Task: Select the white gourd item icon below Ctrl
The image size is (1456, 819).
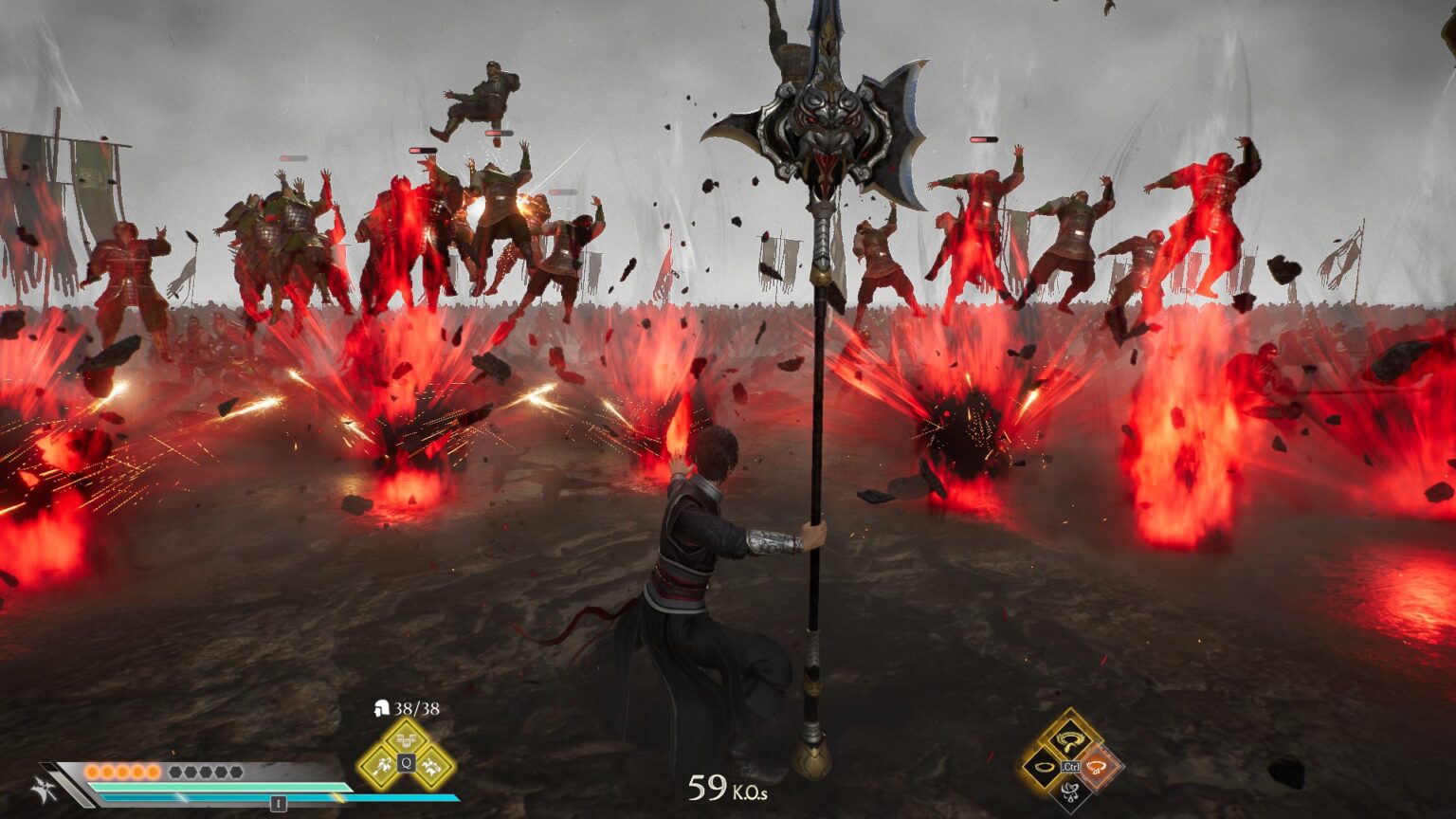Action: click(x=1070, y=794)
